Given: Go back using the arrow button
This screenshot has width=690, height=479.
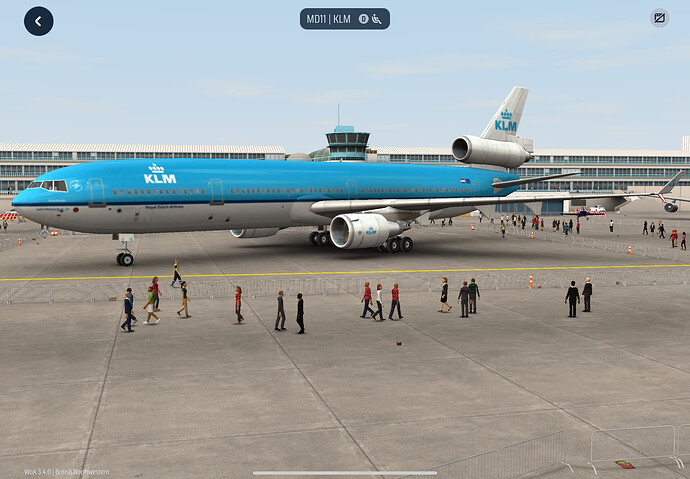Looking at the screenshot, I should point(39,21).
